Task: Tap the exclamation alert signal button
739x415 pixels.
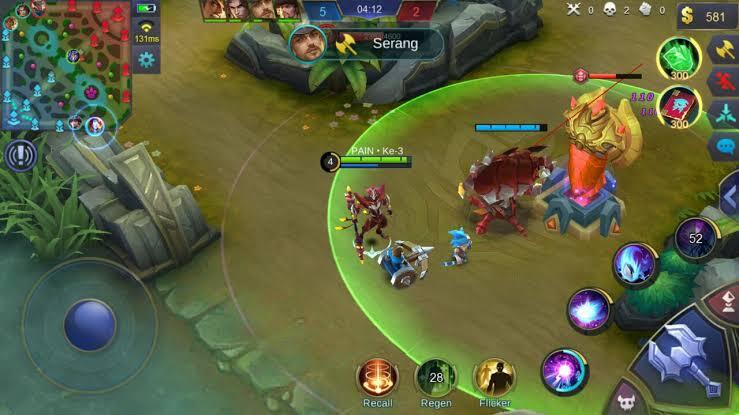Action: pyautogui.click(x=18, y=155)
